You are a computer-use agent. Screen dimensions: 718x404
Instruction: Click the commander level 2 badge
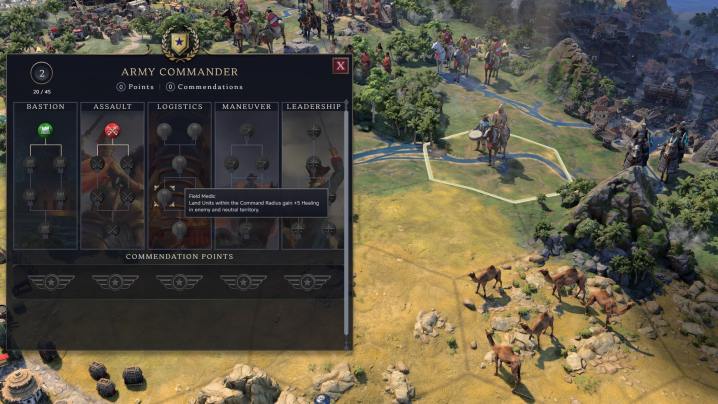pos(41,73)
